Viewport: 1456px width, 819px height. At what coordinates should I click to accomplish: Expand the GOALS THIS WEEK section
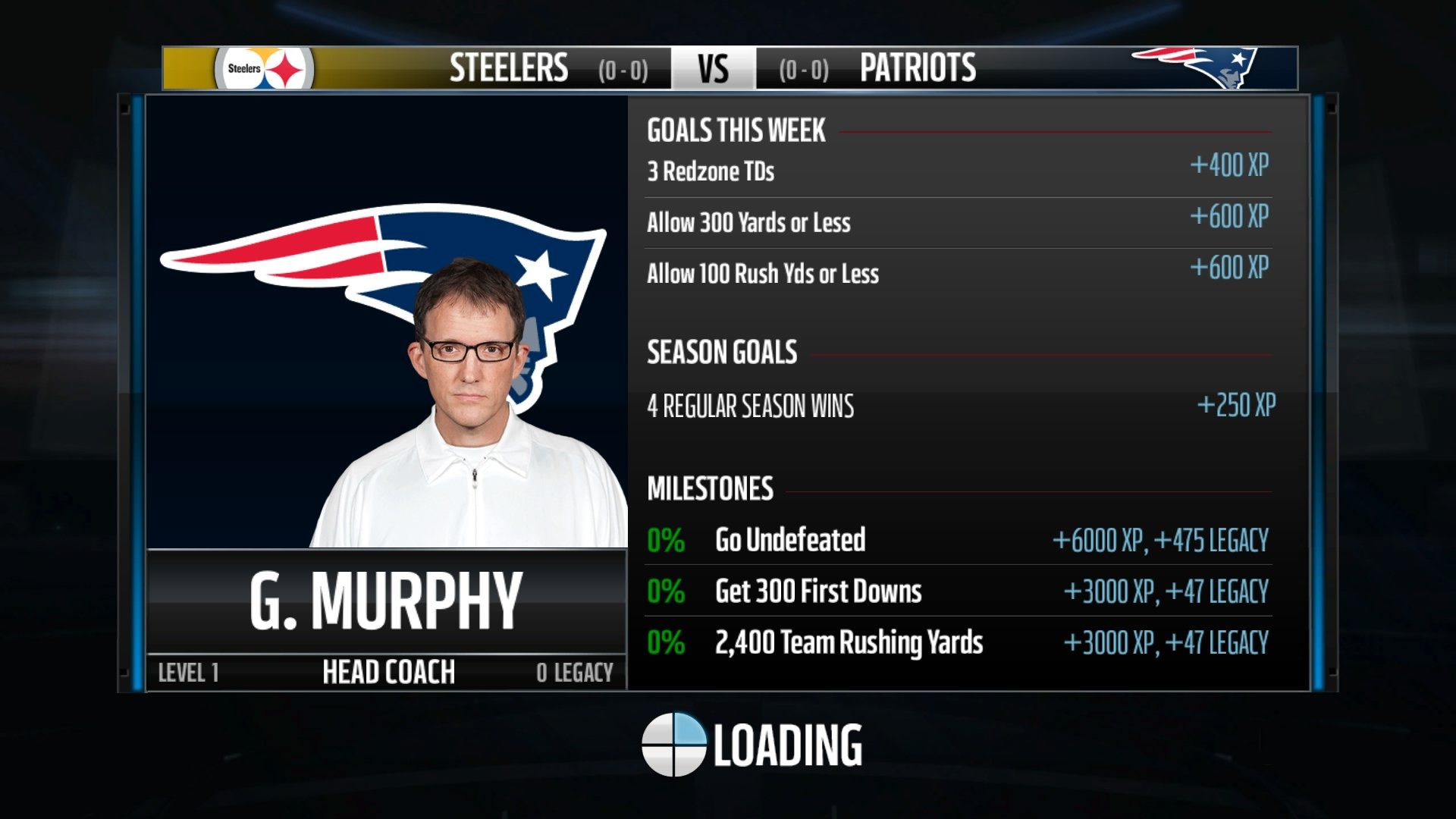click(734, 130)
